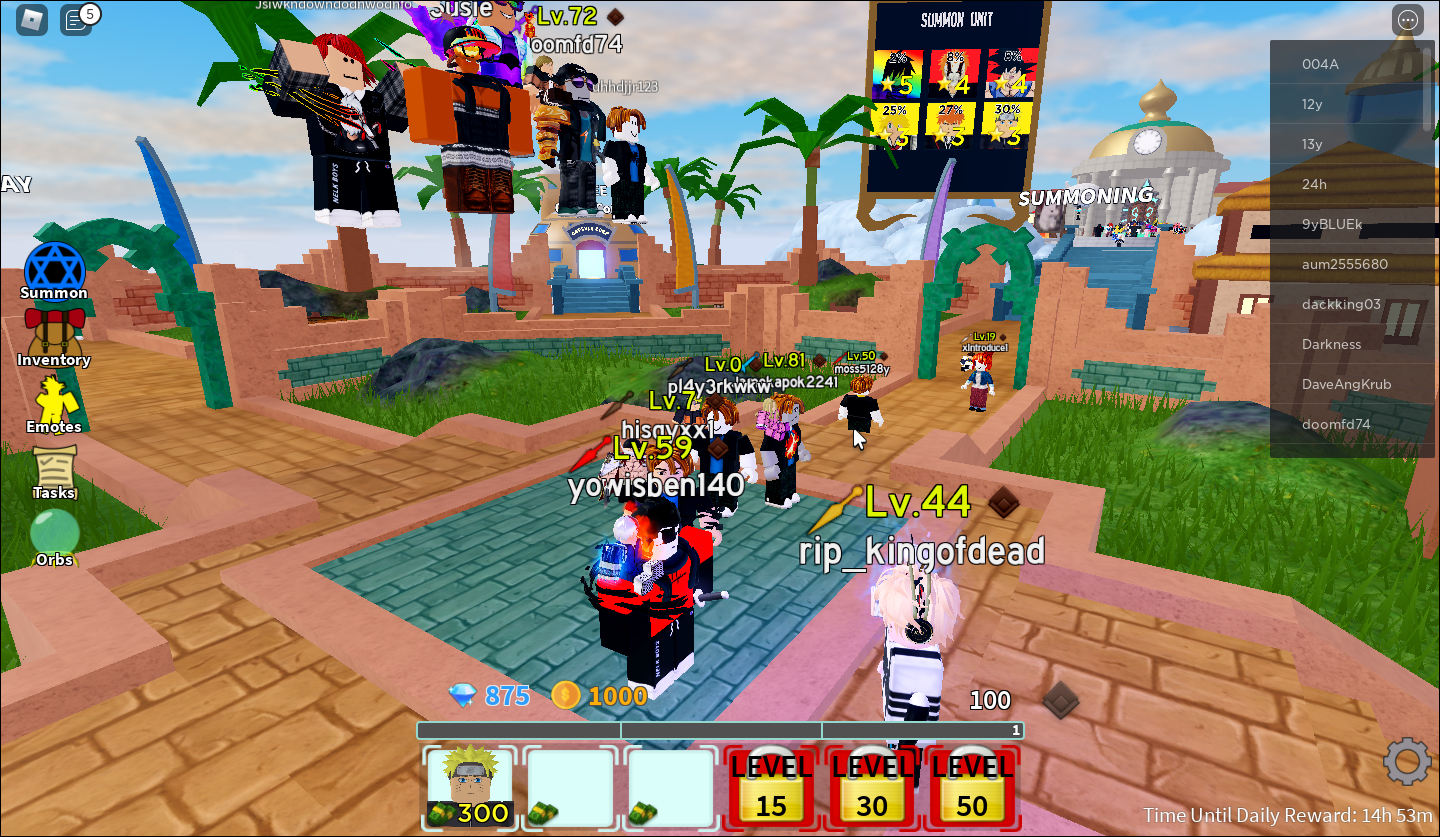View your Tasks scroll
The height and width of the screenshot is (837, 1440).
[x=54, y=467]
